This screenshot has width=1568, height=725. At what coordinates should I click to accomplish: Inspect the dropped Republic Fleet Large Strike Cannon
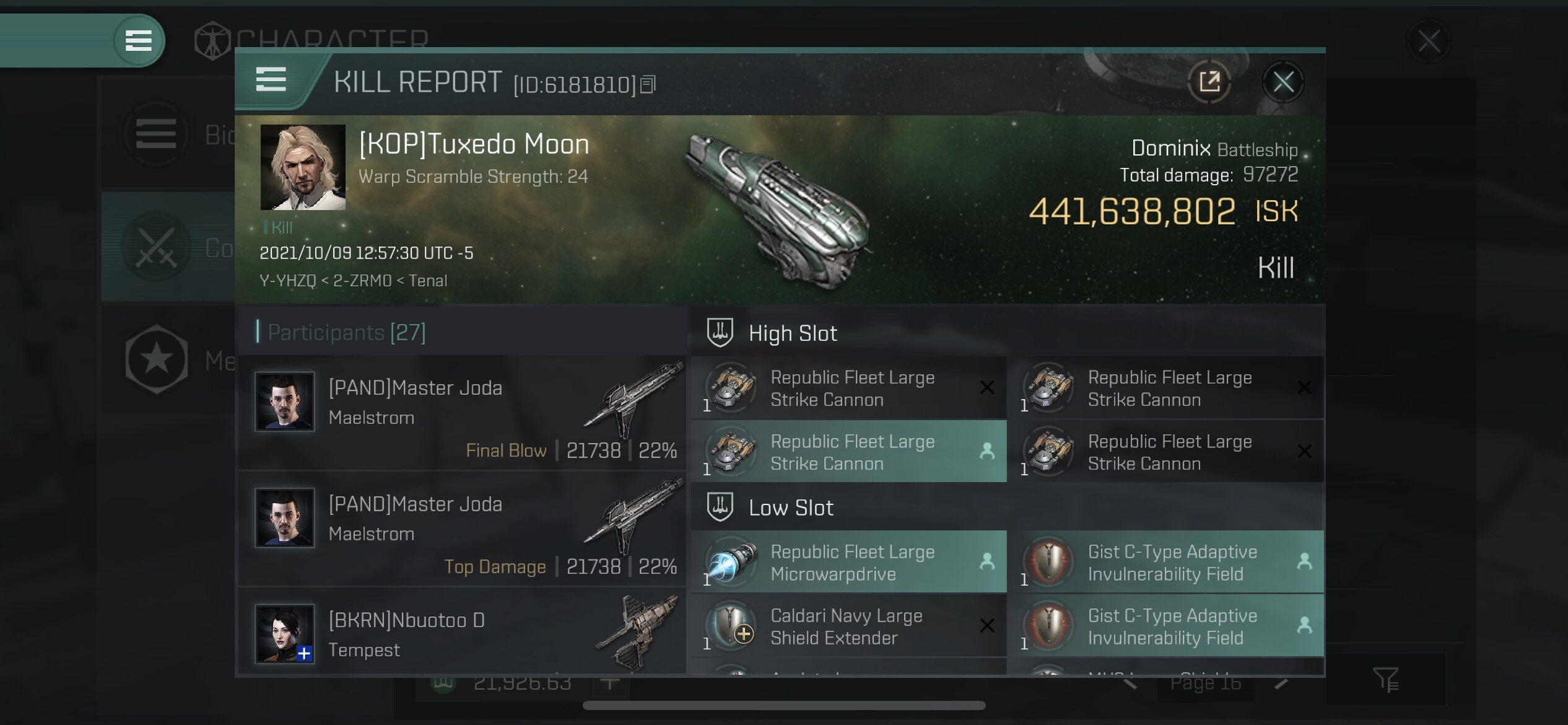point(848,452)
